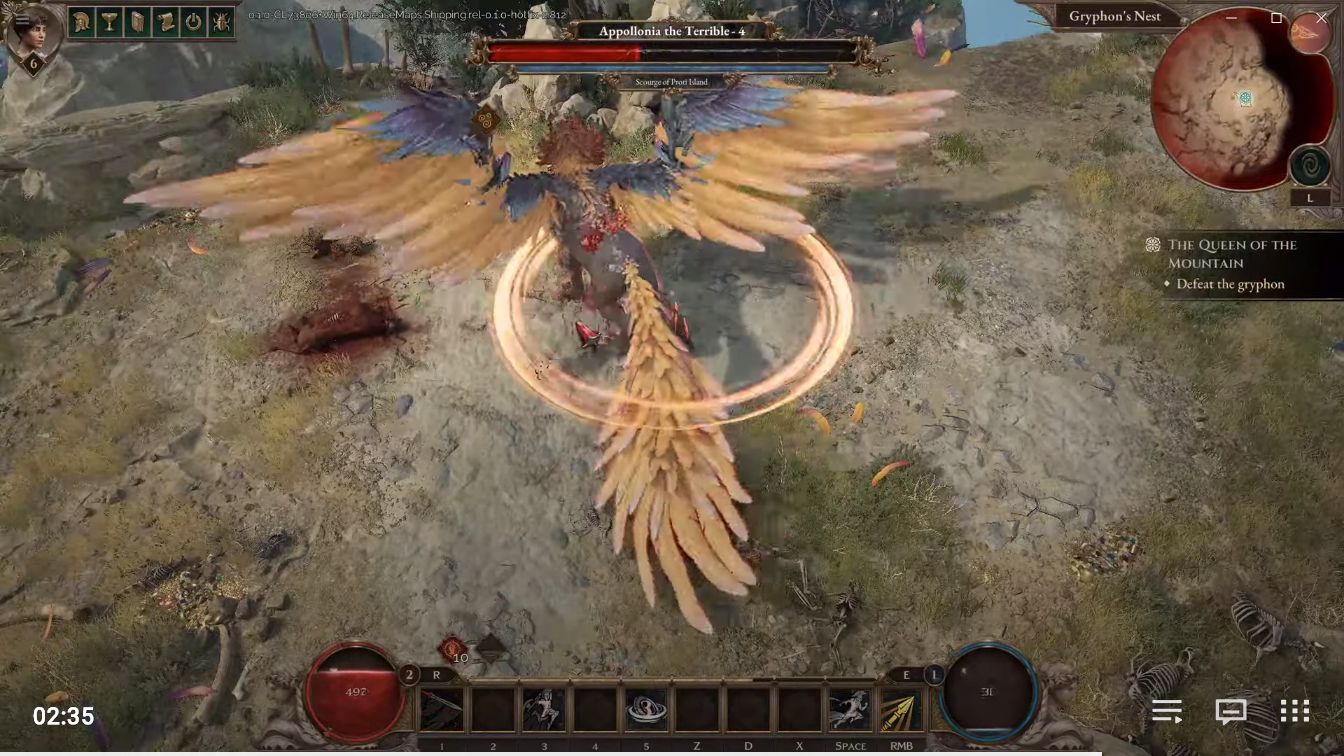
Task: Open the scroll journal icon
Action: (166, 21)
